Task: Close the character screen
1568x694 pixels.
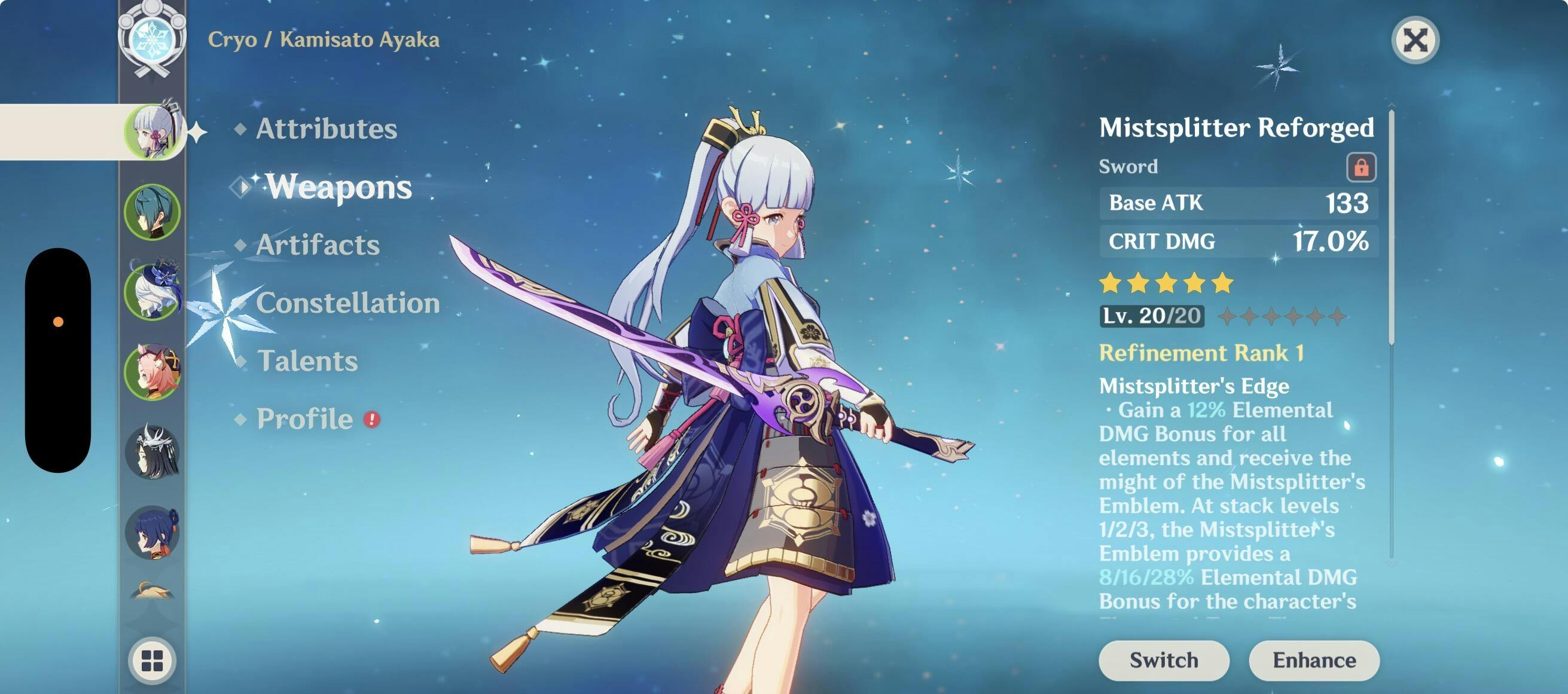Action: coord(1416,41)
